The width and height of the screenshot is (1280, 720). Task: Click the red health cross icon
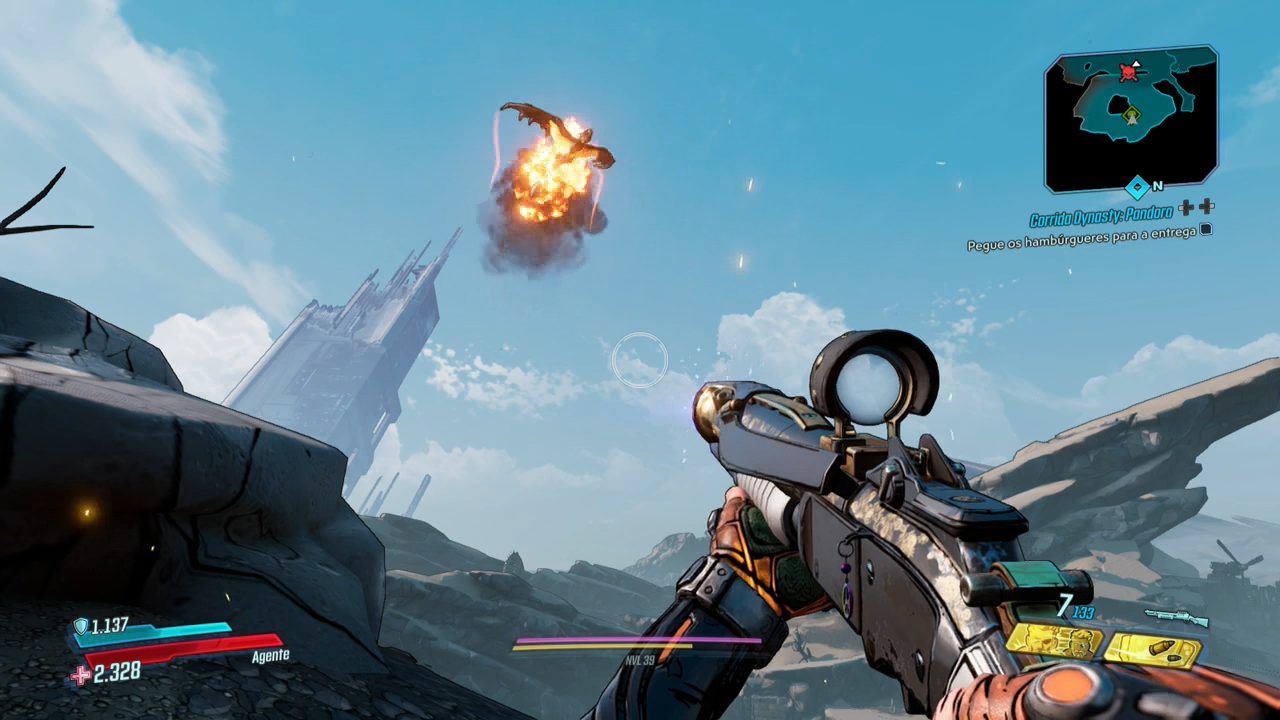pyautogui.click(x=80, y=675)
